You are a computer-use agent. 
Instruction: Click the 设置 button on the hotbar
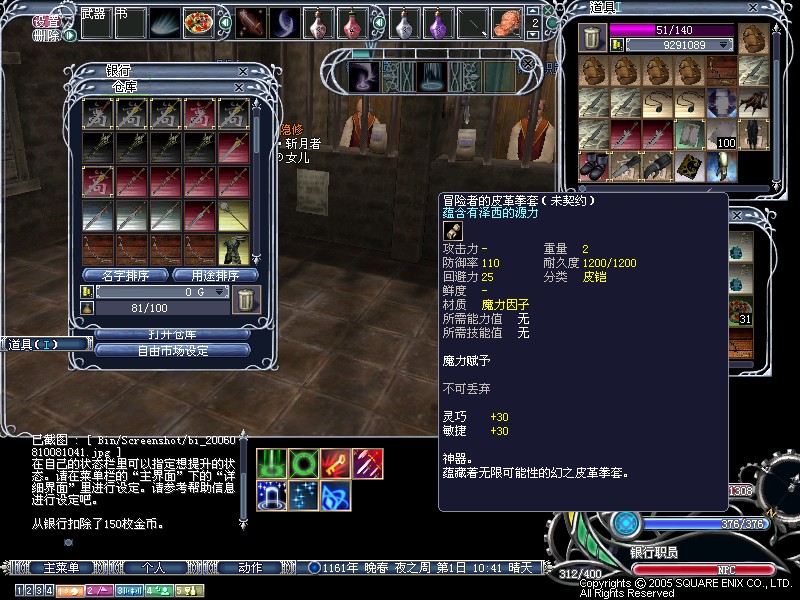pos(46,21)
